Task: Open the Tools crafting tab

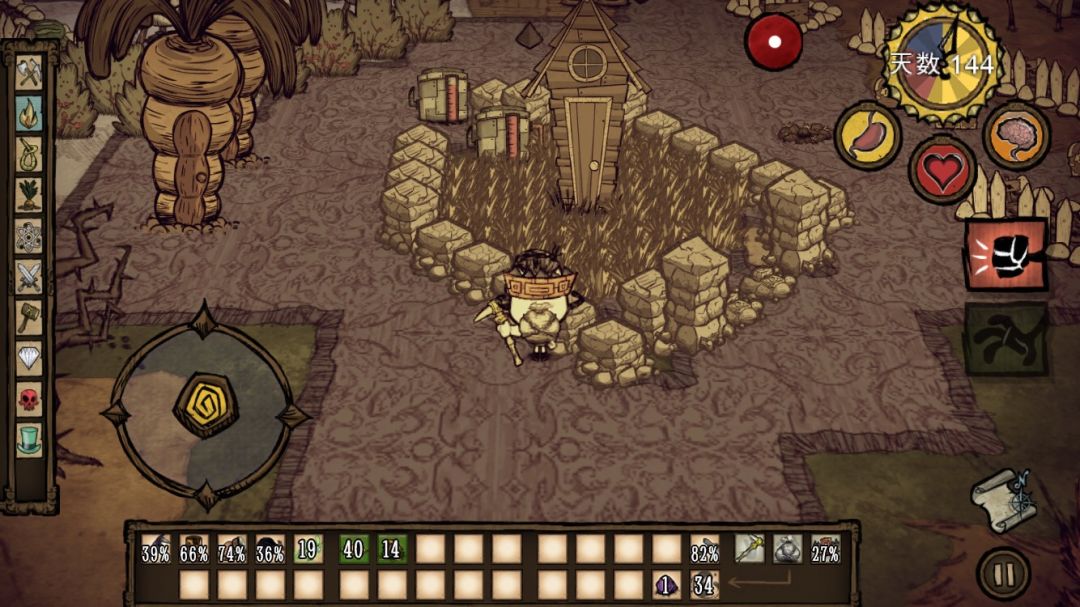Action: click(29, 72)
